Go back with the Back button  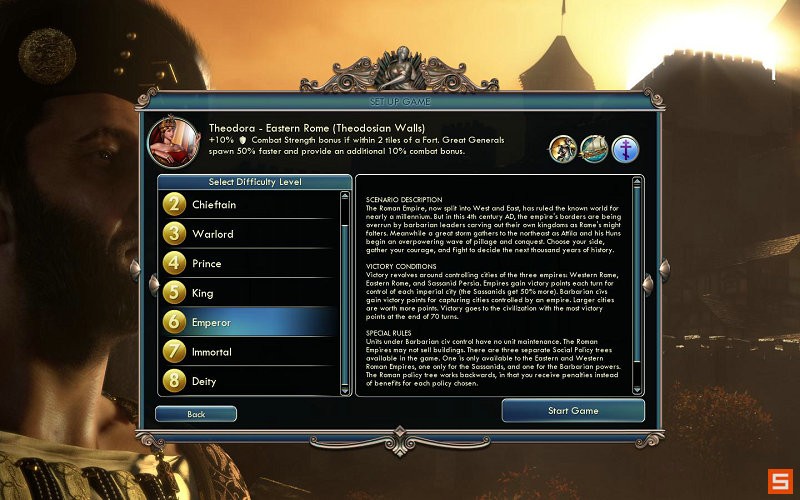click(x=196, y=414)
